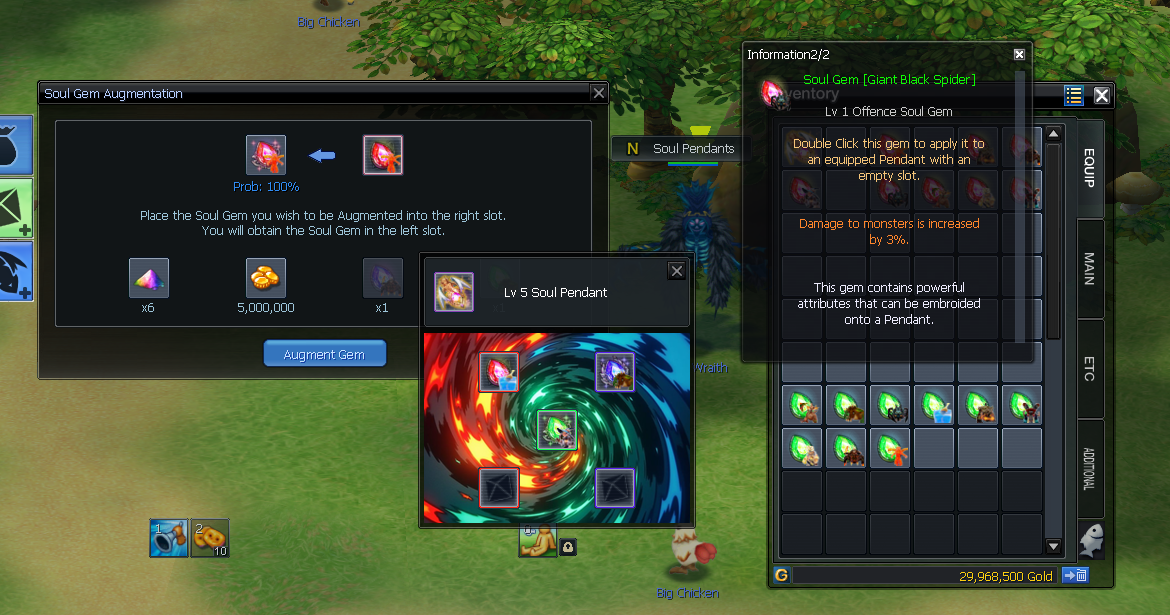Select the red soul gem in the augmentation input slot

[x=383, y=155]
